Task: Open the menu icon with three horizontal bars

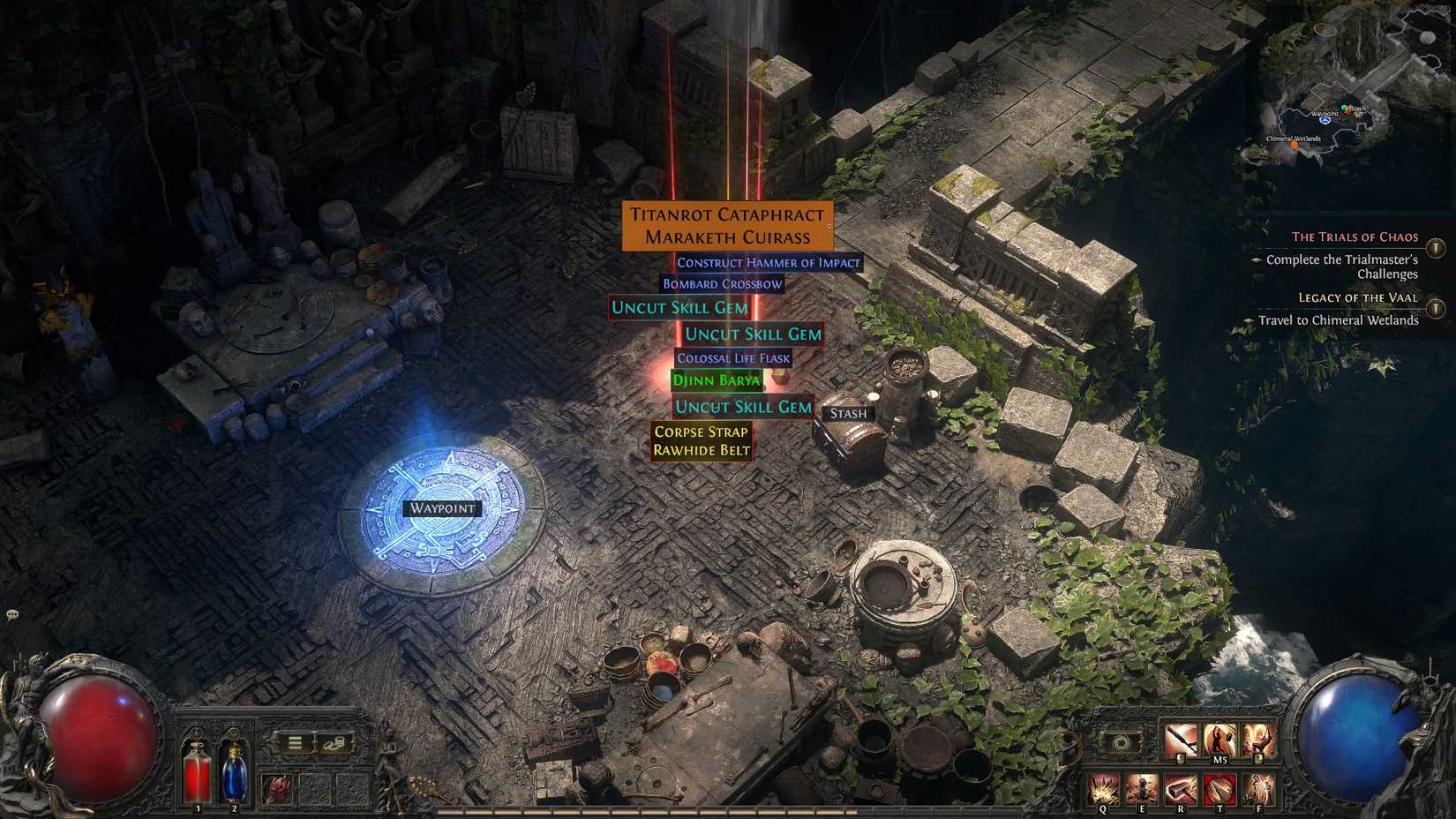Action: tap(295, 742)
